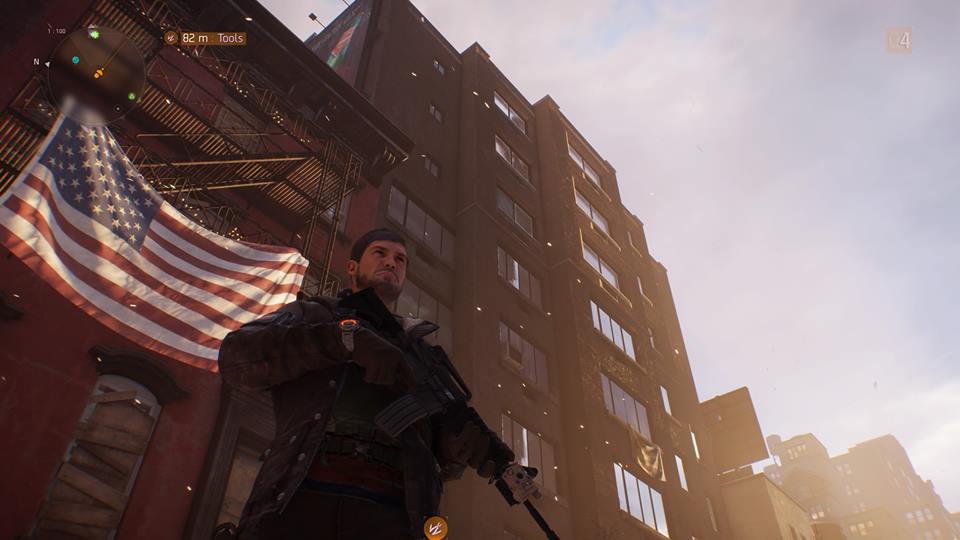Screen dimensions: 960x540
Task: Select the 82 m Tools objective tracker
Action: pyautogui.click(x=205, y=38)
